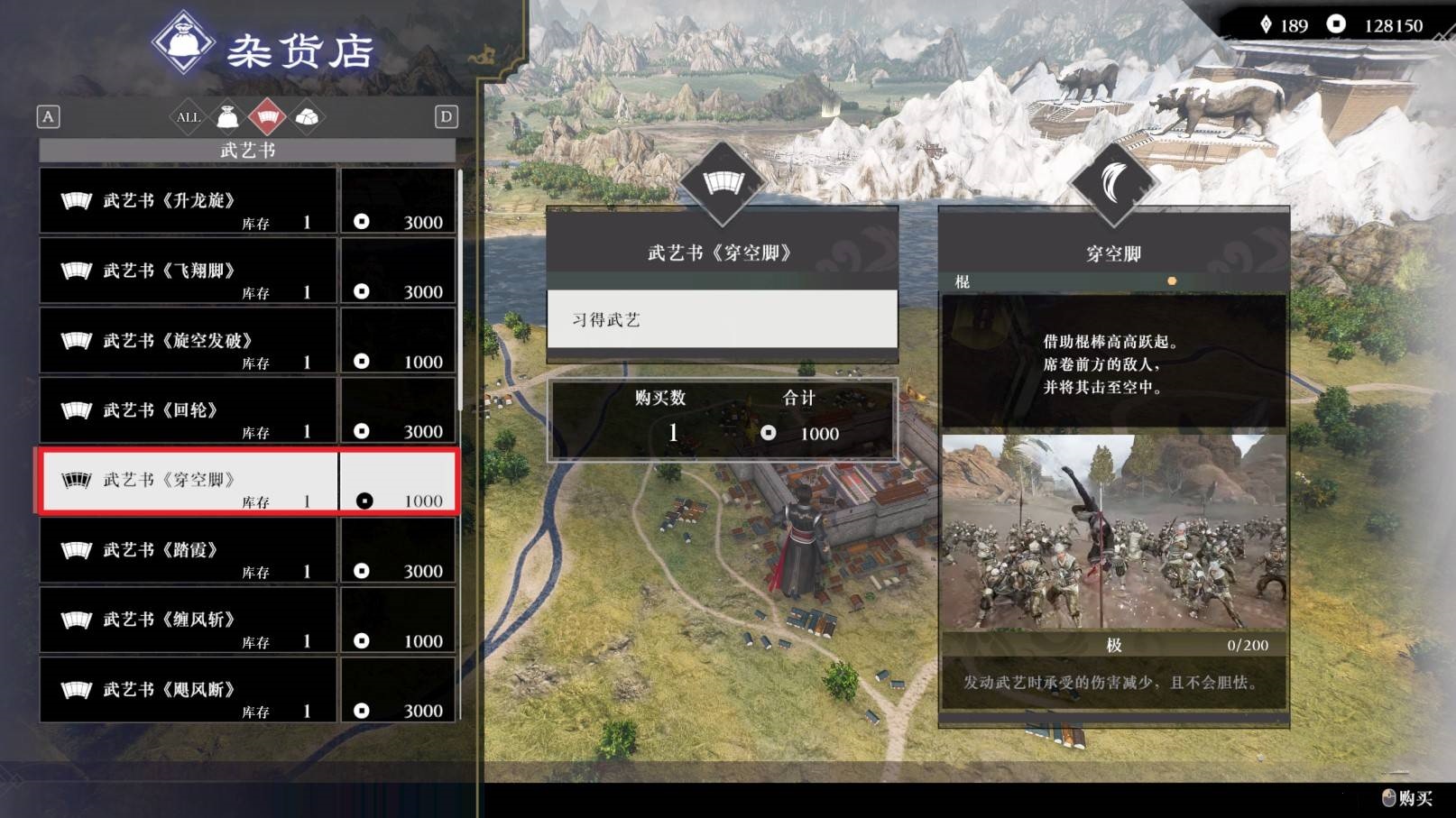
Task: Toggle the coin icon next to 3000 price of 升龙旋
Action: click(x=364, y=221)
